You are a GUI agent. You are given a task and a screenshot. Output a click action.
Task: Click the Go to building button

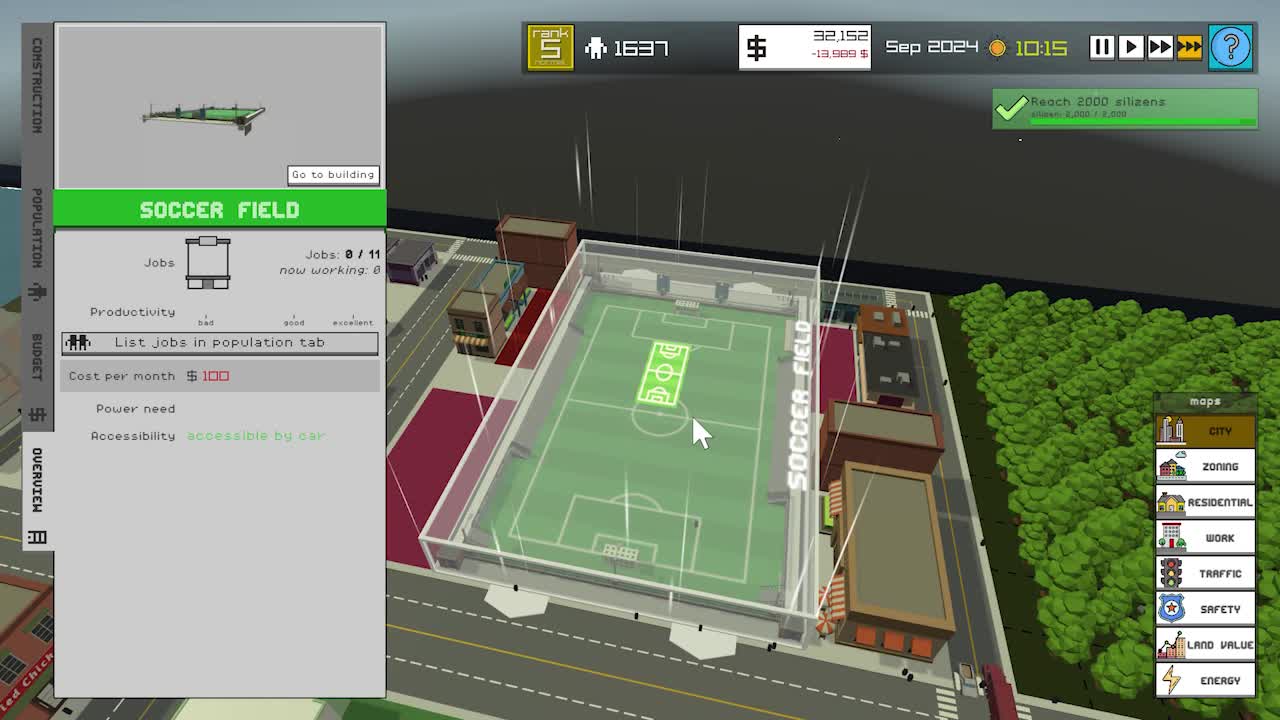pyautogui.click(x=333, y=174)
